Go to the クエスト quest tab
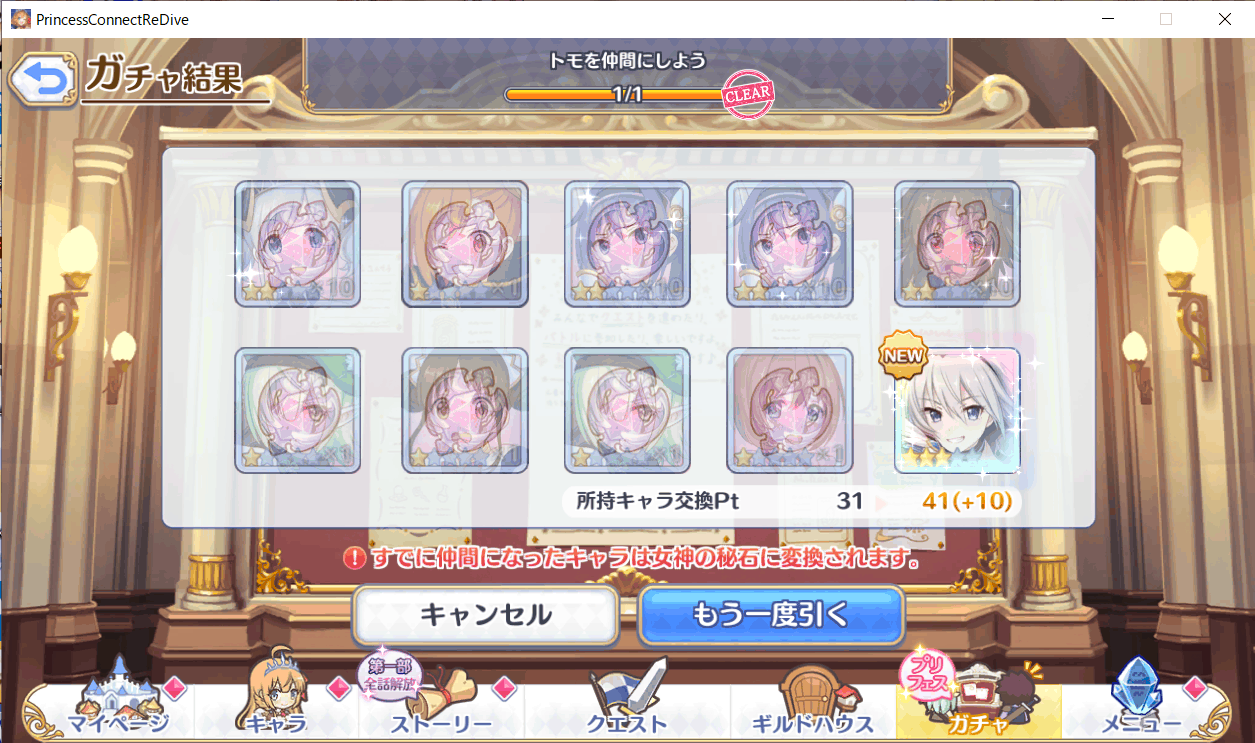This screenshot has height=743, width=1255. 628,705
